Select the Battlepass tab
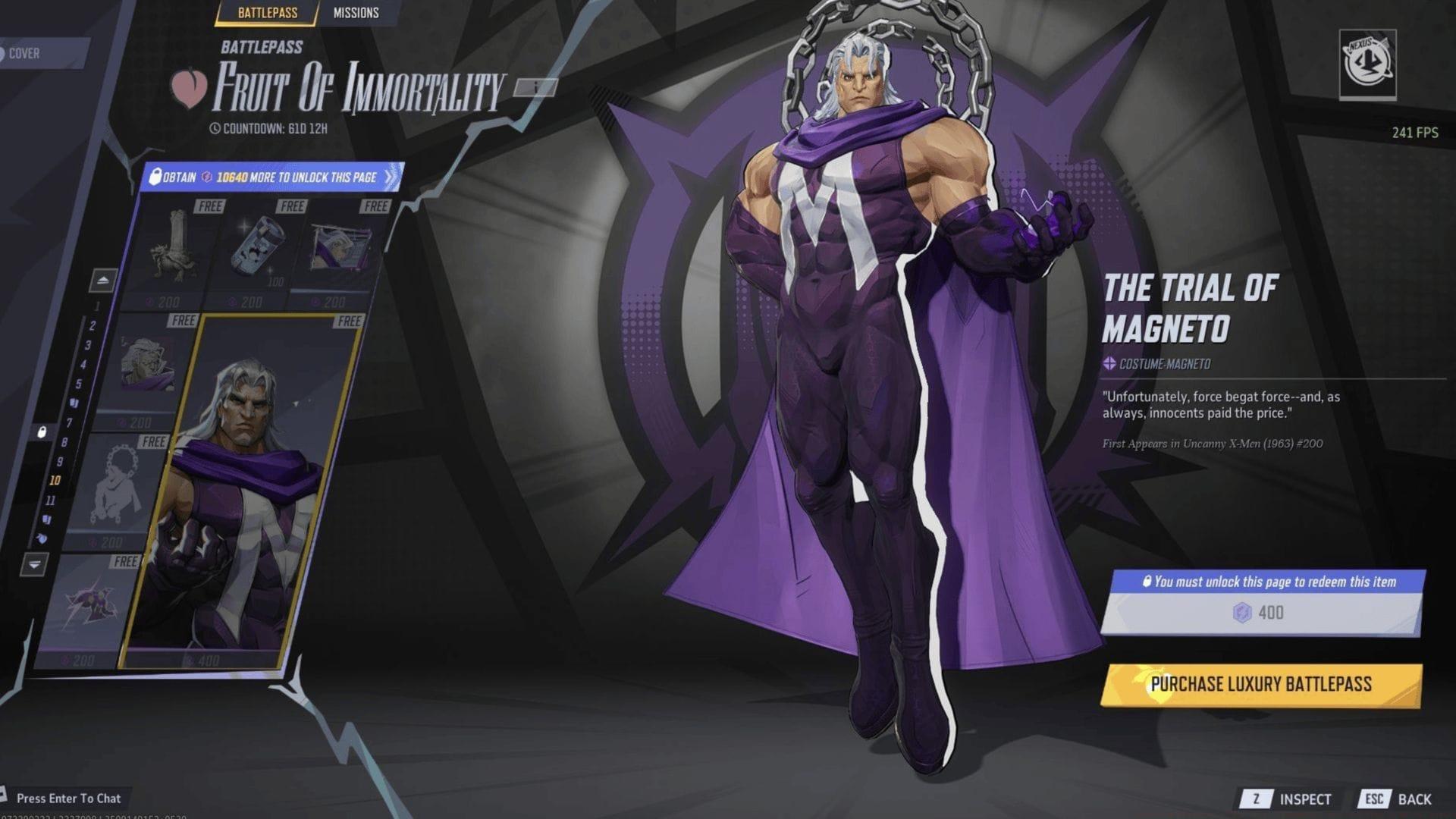The image size is (1456, 819). point(269,13)
